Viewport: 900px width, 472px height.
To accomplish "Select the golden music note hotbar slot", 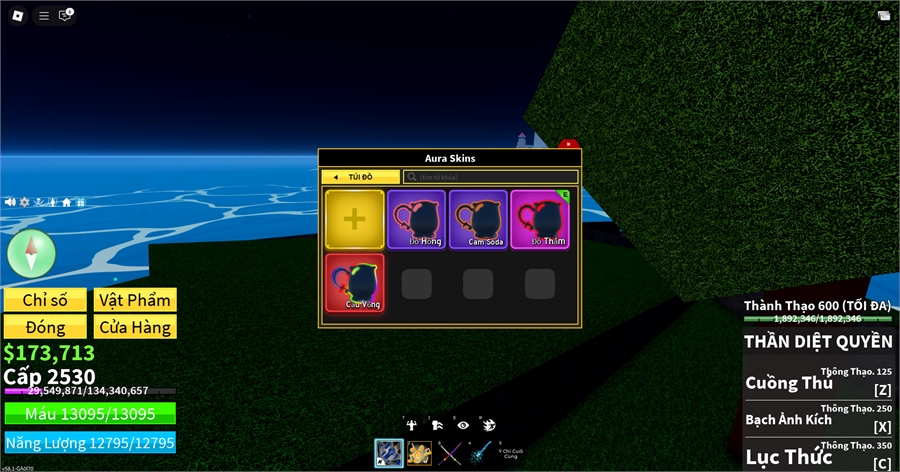I will pos(420,453).
